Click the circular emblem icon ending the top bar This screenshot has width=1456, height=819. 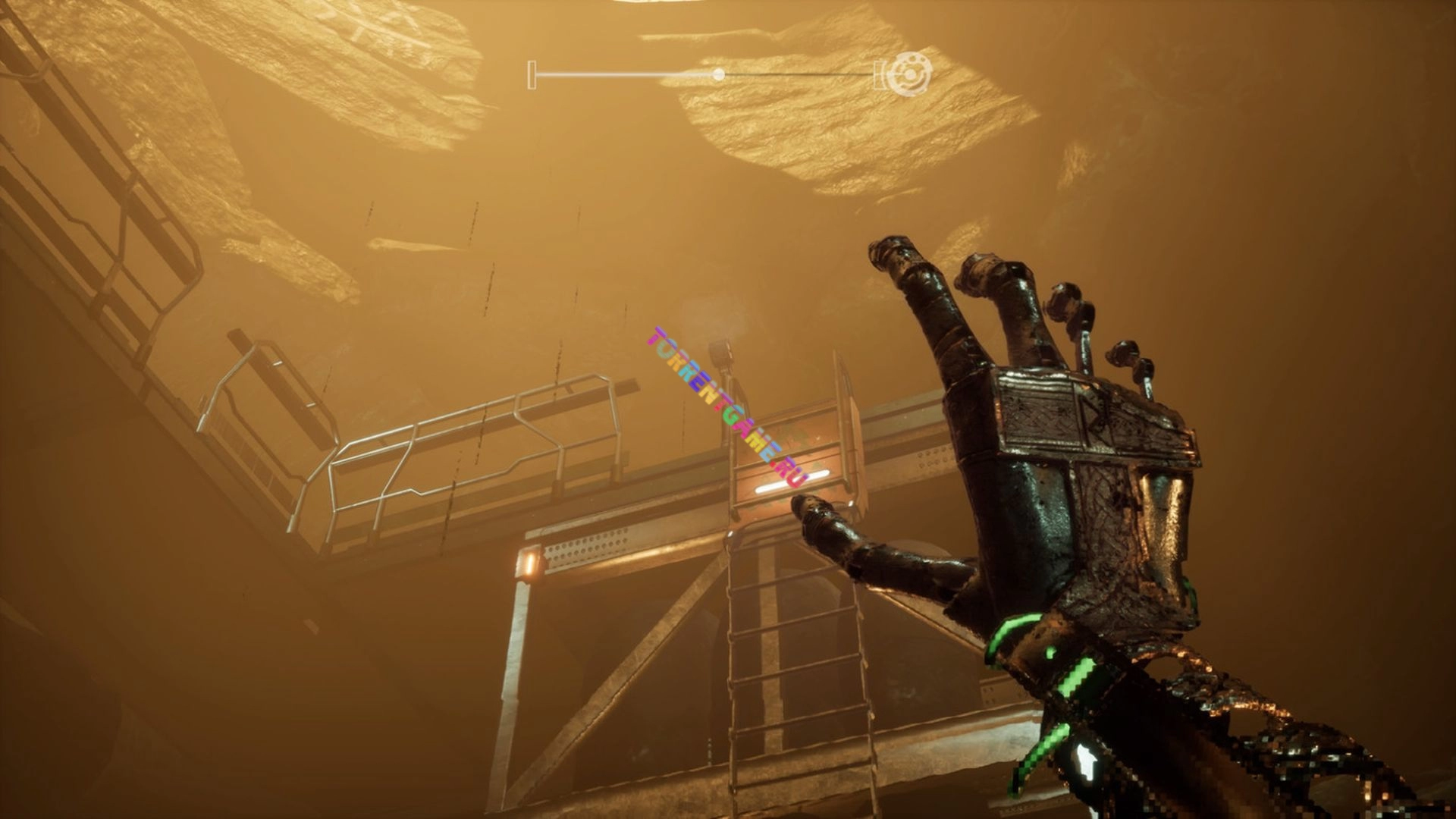908,75
